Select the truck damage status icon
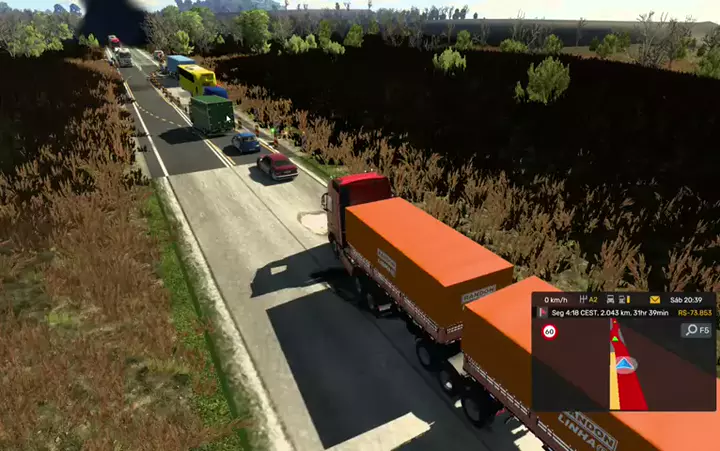The image size is (720, 451). (x=609, y=299)
